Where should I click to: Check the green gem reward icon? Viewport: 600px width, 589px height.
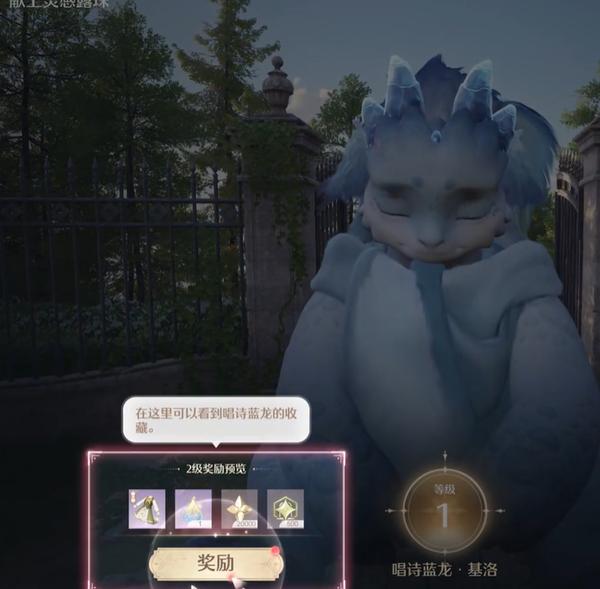286,509
